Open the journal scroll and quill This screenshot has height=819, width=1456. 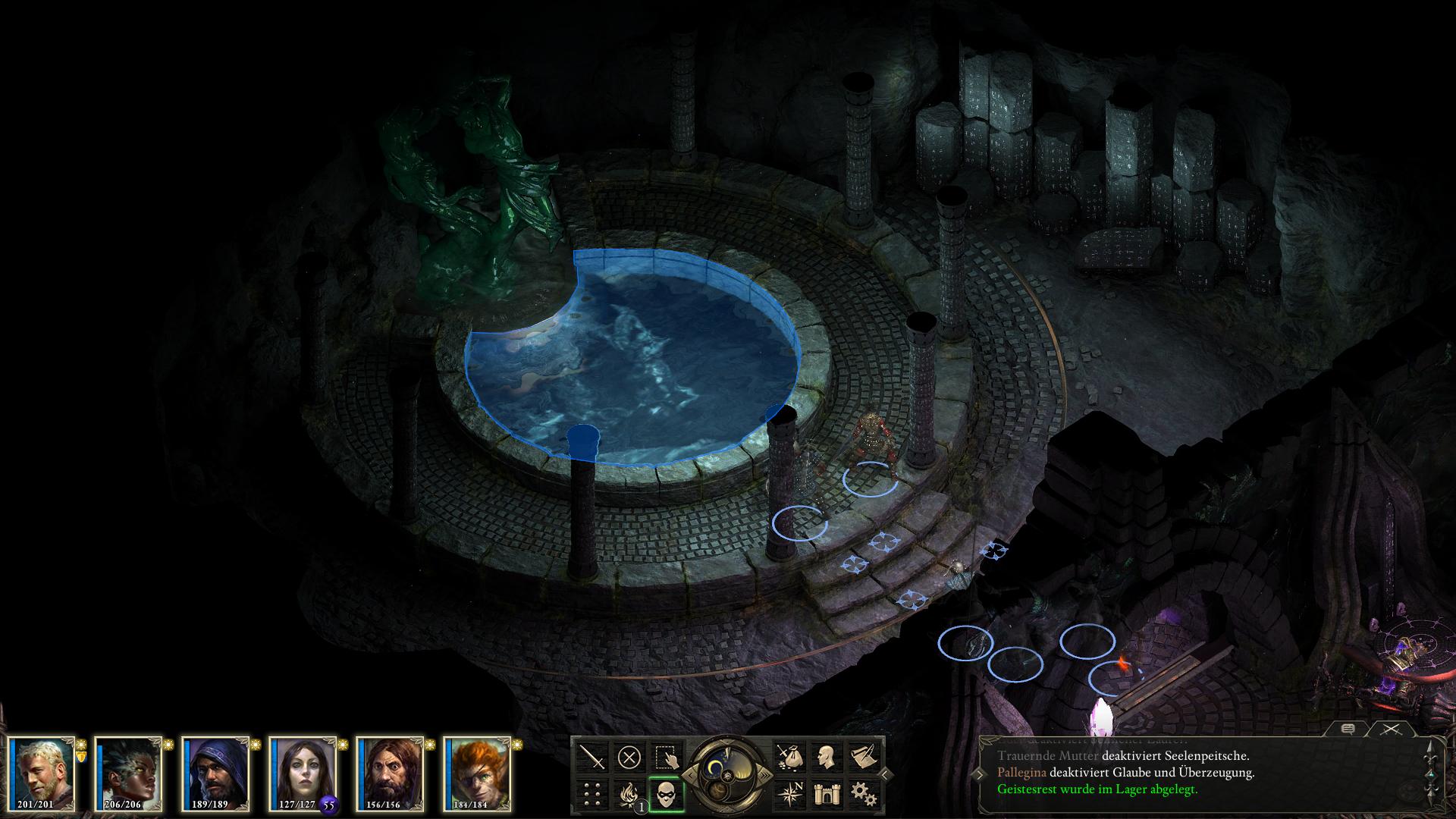(x=864, y=757)
